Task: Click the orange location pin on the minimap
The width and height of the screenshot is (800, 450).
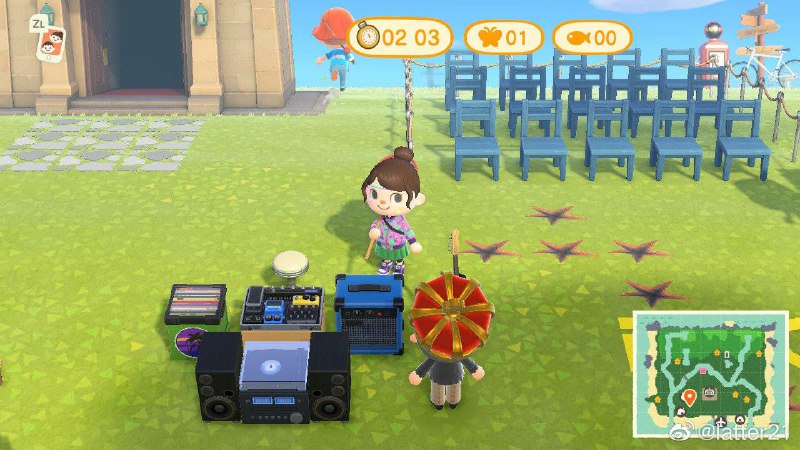Action: (689, 399)
